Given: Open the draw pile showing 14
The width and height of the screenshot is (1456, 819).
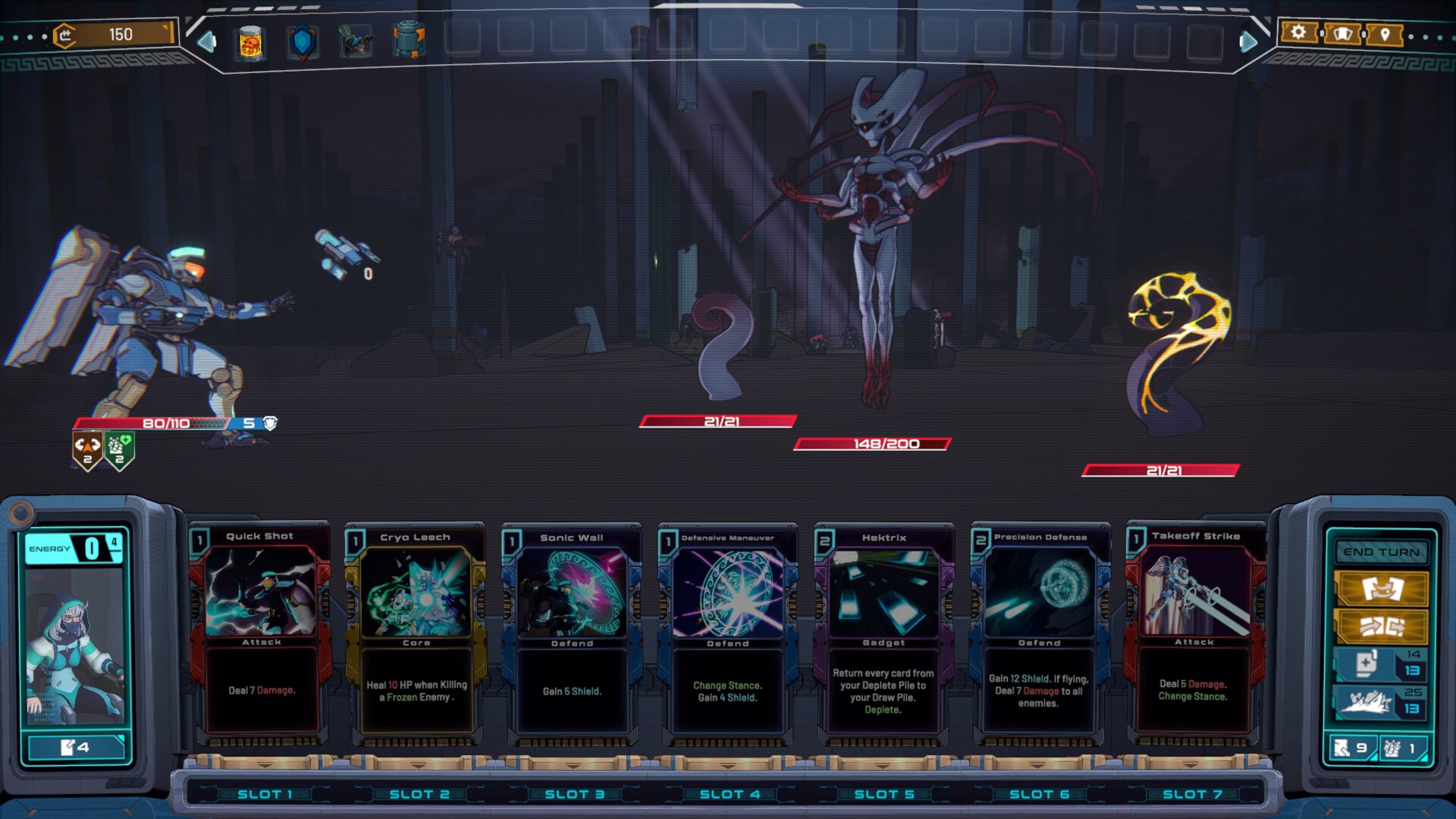Looking at the screenshot, I should point(1379,664).
